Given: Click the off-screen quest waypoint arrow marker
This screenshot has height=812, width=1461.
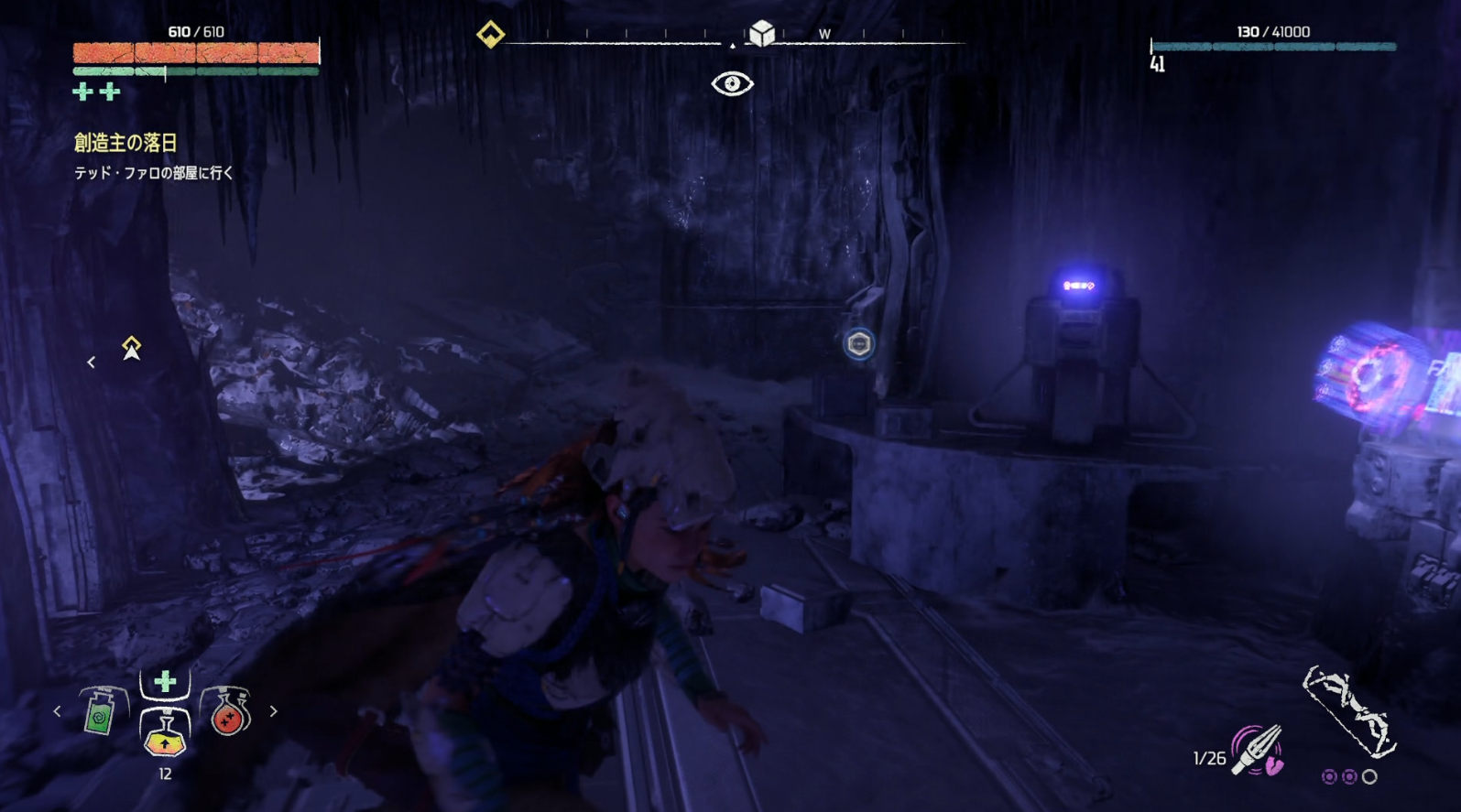Looking at the screenshot, I should coord(131,349).
